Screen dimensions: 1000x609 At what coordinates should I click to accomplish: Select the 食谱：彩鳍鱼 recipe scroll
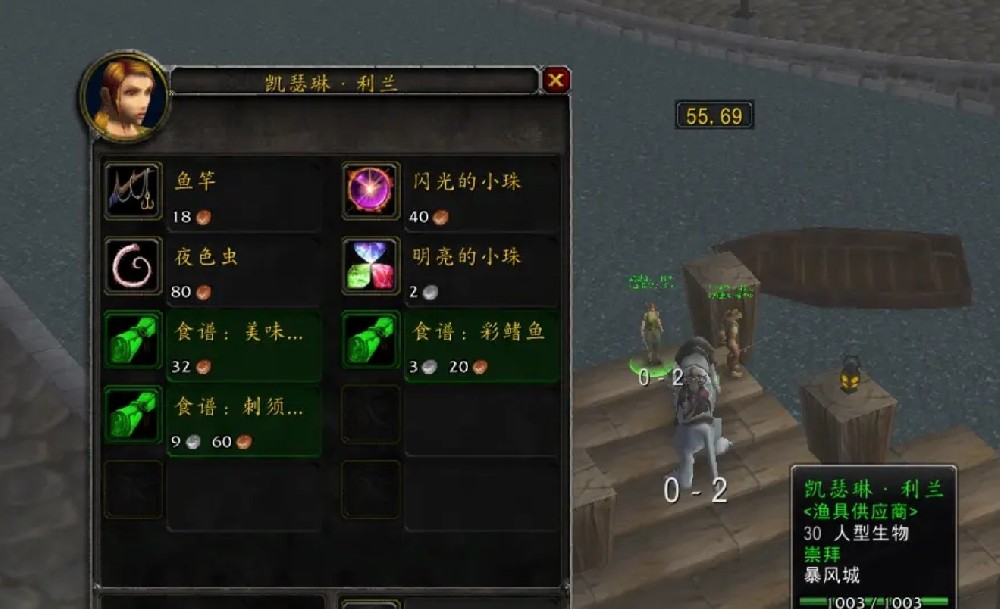point(372,340)
